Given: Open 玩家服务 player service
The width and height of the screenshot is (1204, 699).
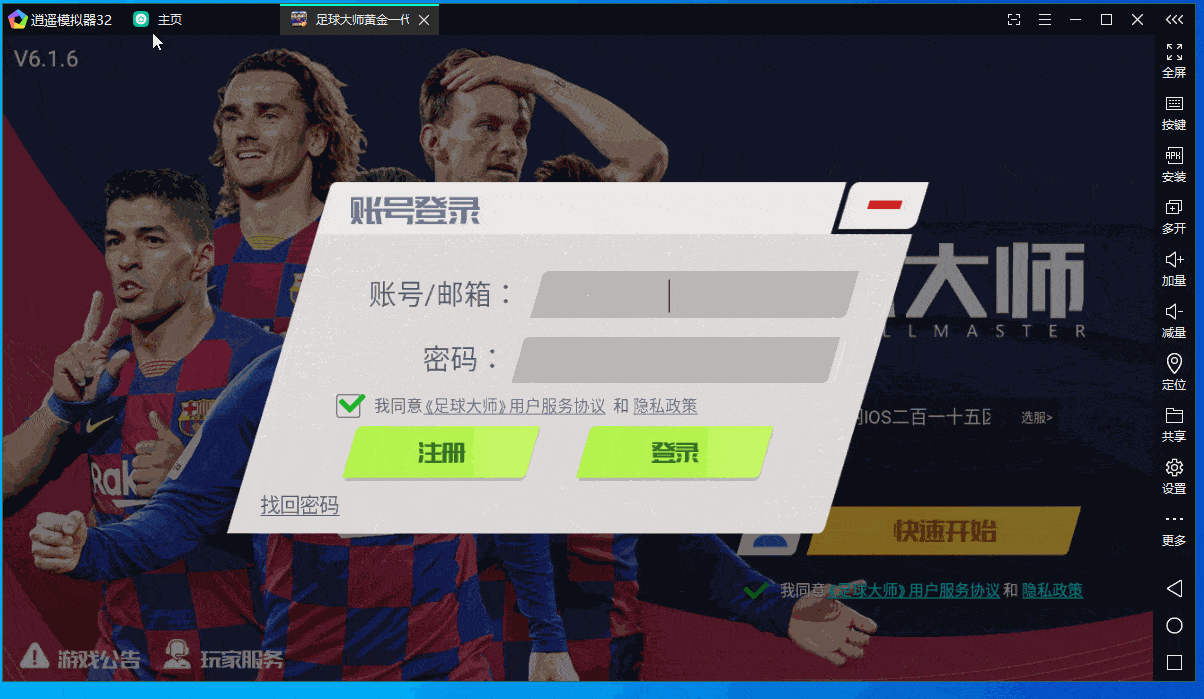Looking at the screenshot, I should pos(224,657).
